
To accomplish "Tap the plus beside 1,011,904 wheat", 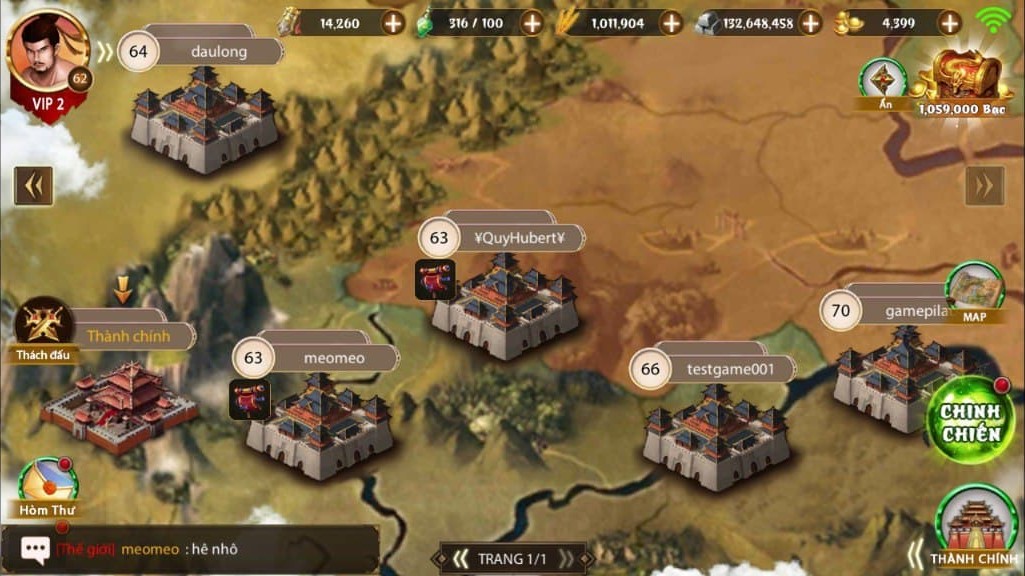I will click(670, 22).
